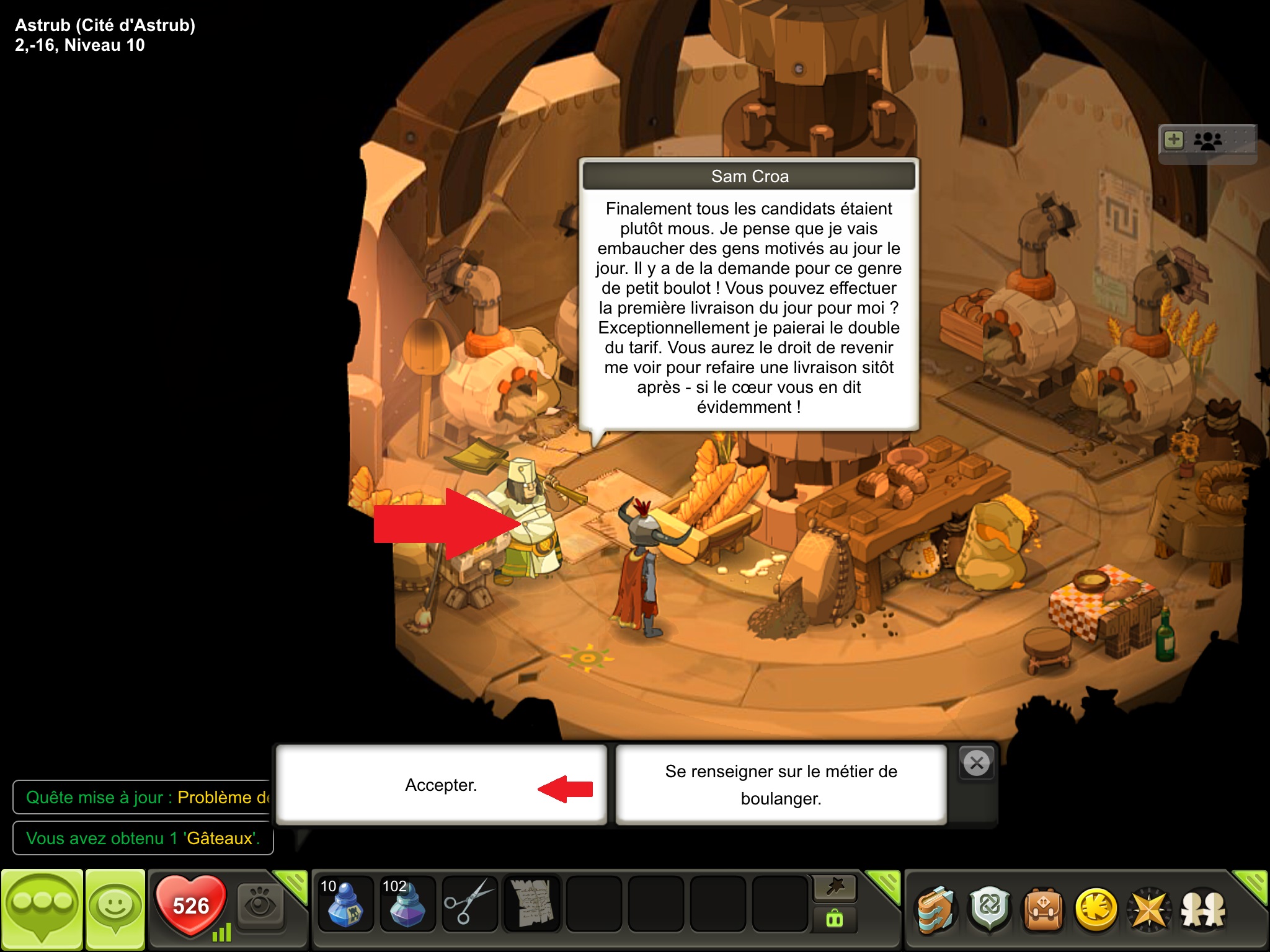Open the smiley emote menu
This screenshot has height=952, width=1270.
pos(115,908)
